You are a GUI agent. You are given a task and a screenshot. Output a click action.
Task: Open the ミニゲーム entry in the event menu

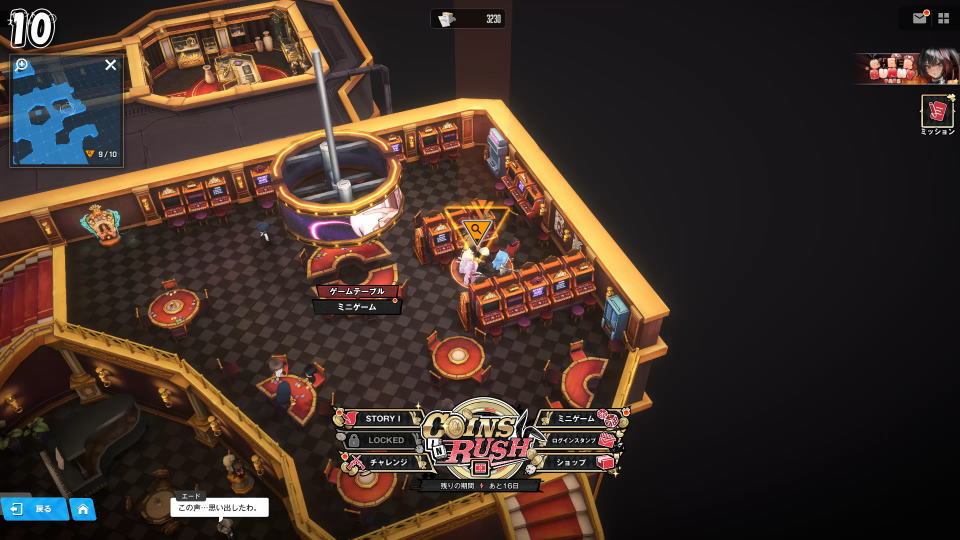[577, 419]
